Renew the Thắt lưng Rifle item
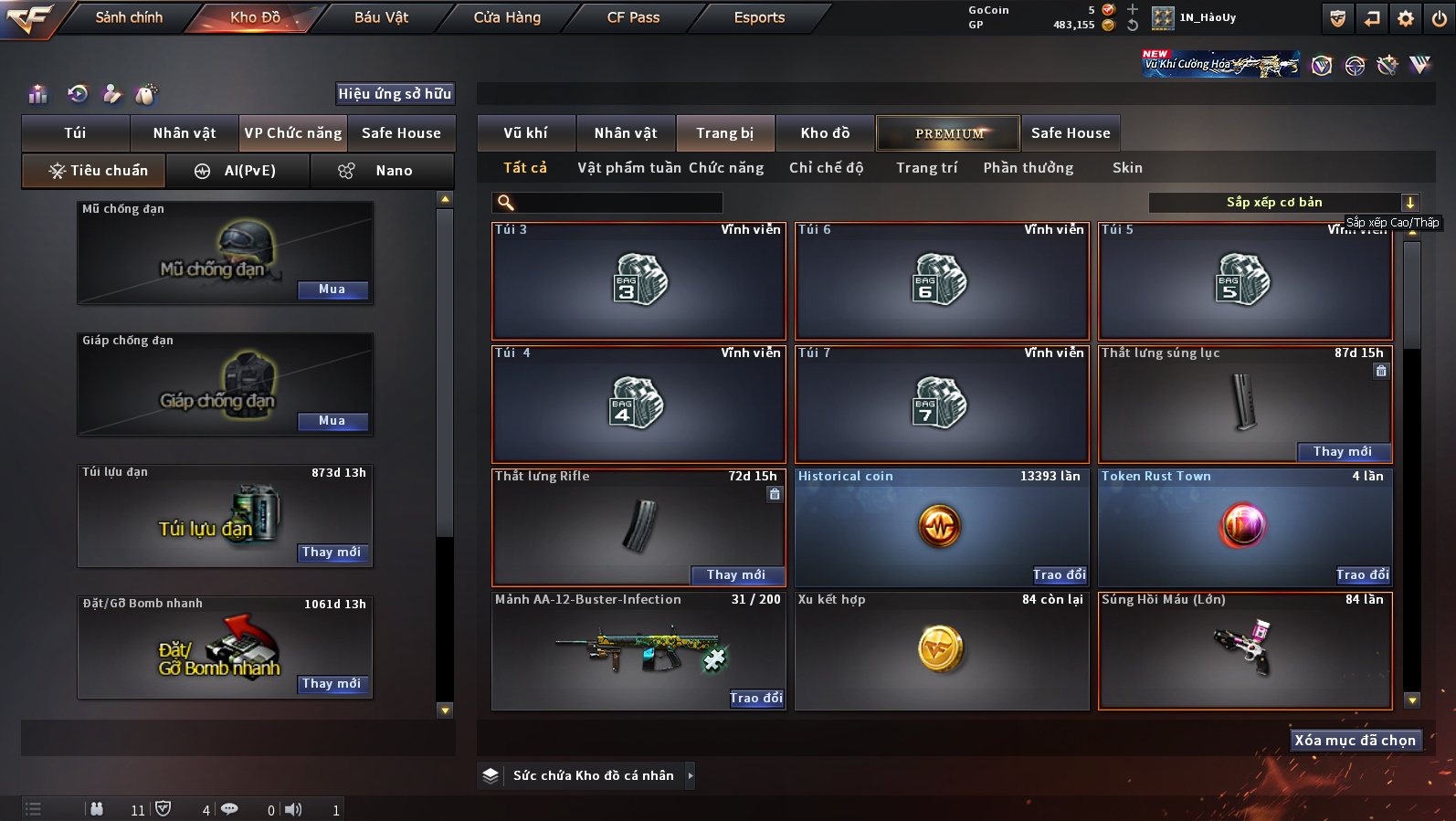The width and height of the screenshot is (1456, 821). [736, 574]
